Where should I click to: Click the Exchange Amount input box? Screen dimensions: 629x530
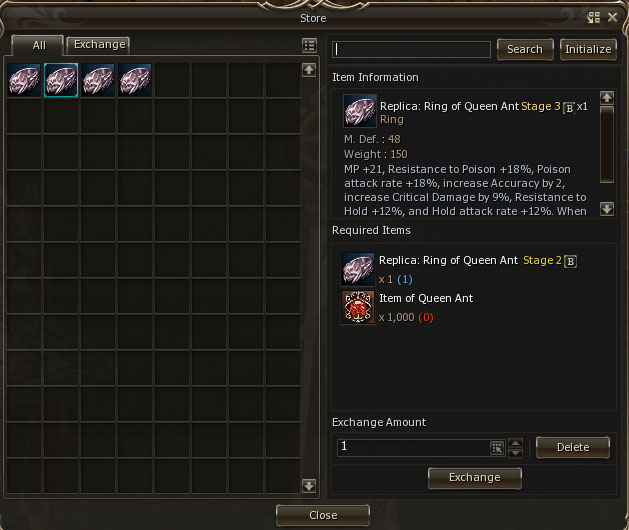point(412,447)
